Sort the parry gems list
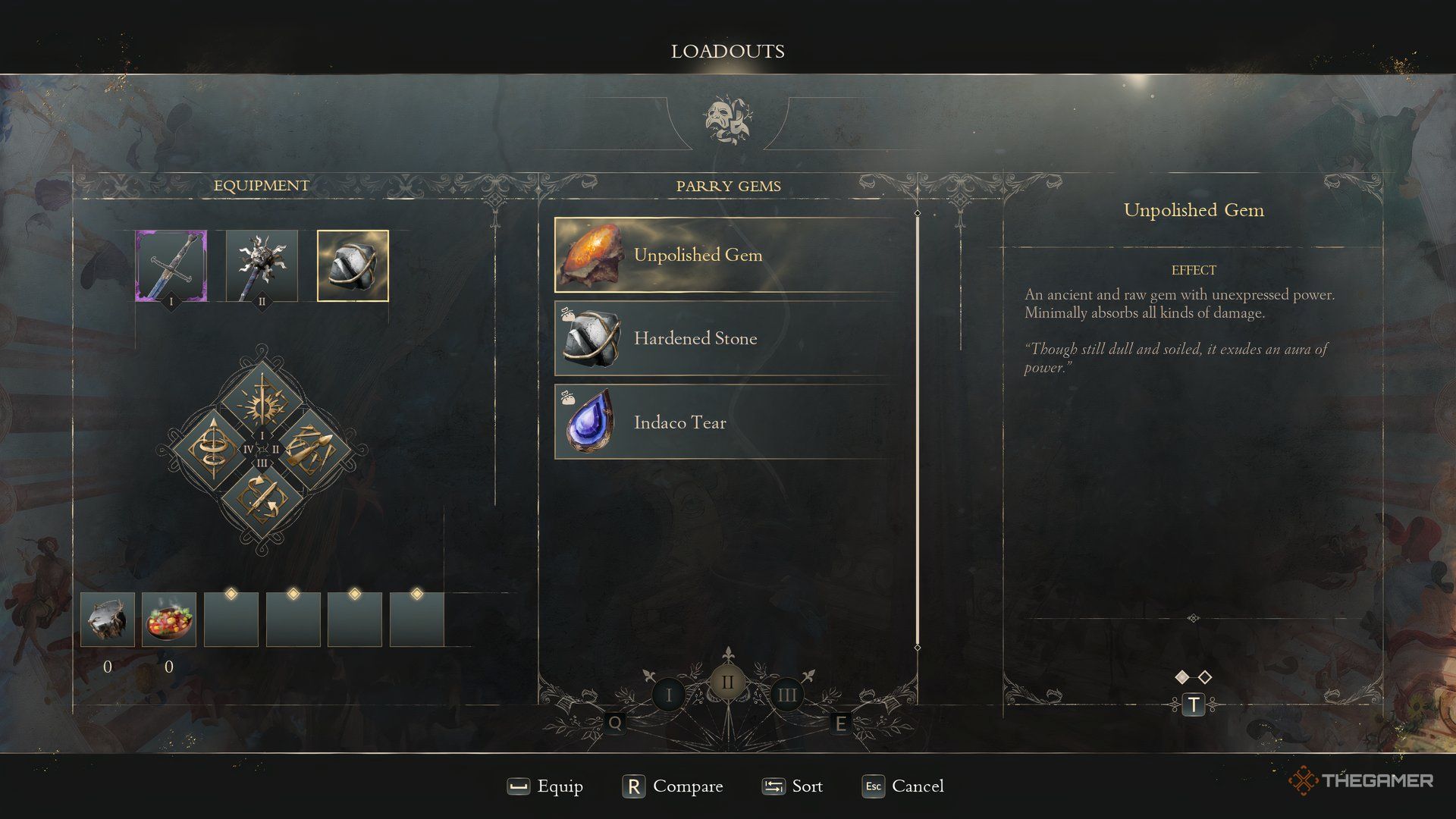 pyautogui.click(x=792, y=786)
